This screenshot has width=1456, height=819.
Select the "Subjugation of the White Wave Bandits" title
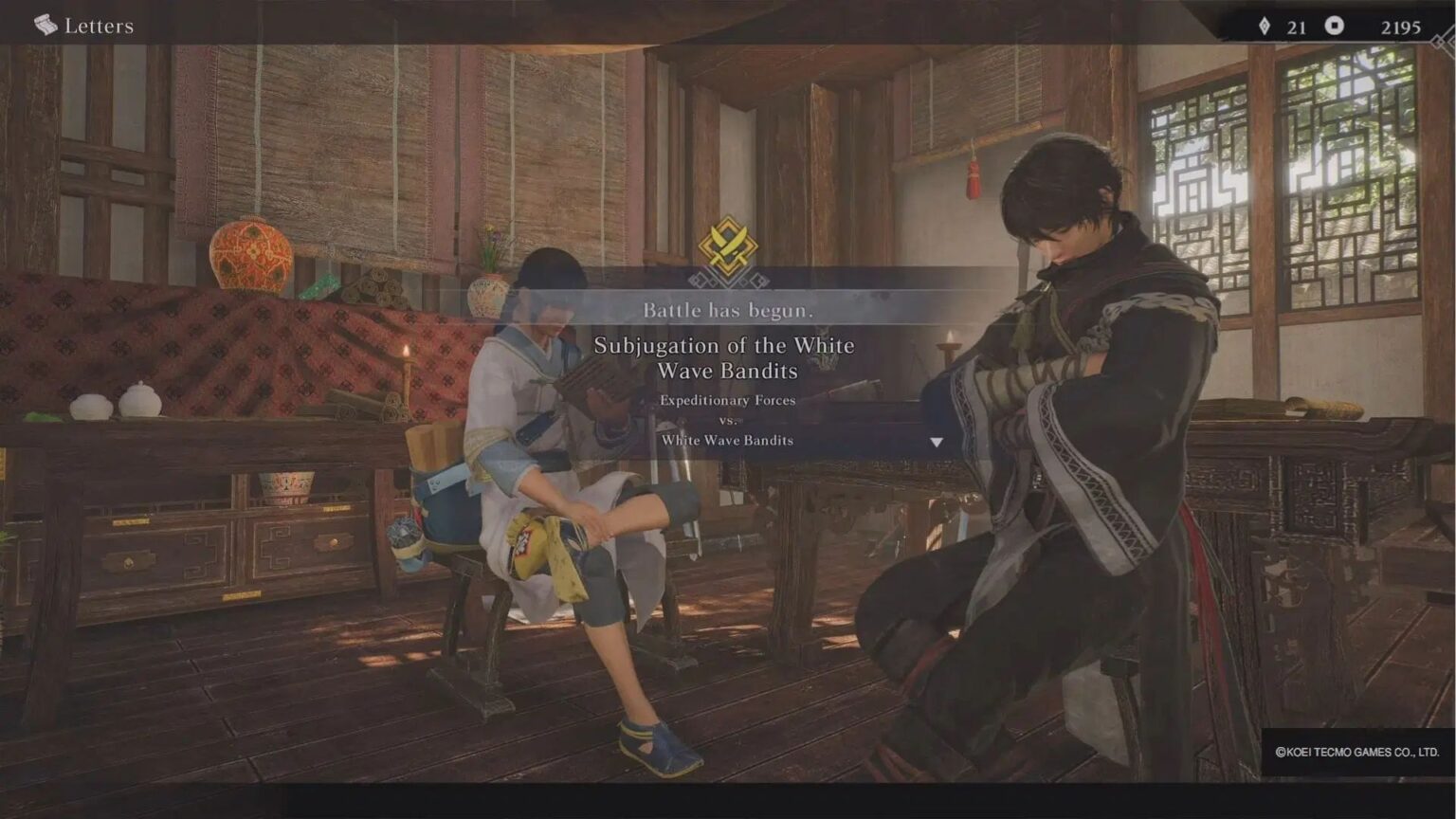point(728,358)
